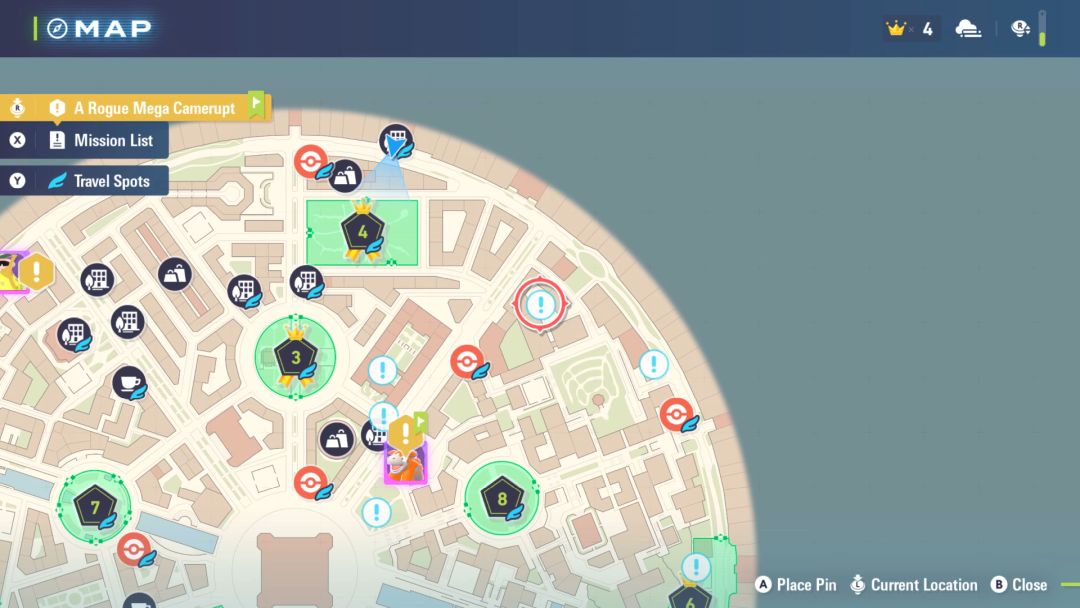This screenshot has width=1080, height=608.
Task: Open the Mission List
Action: coord(102,140)
